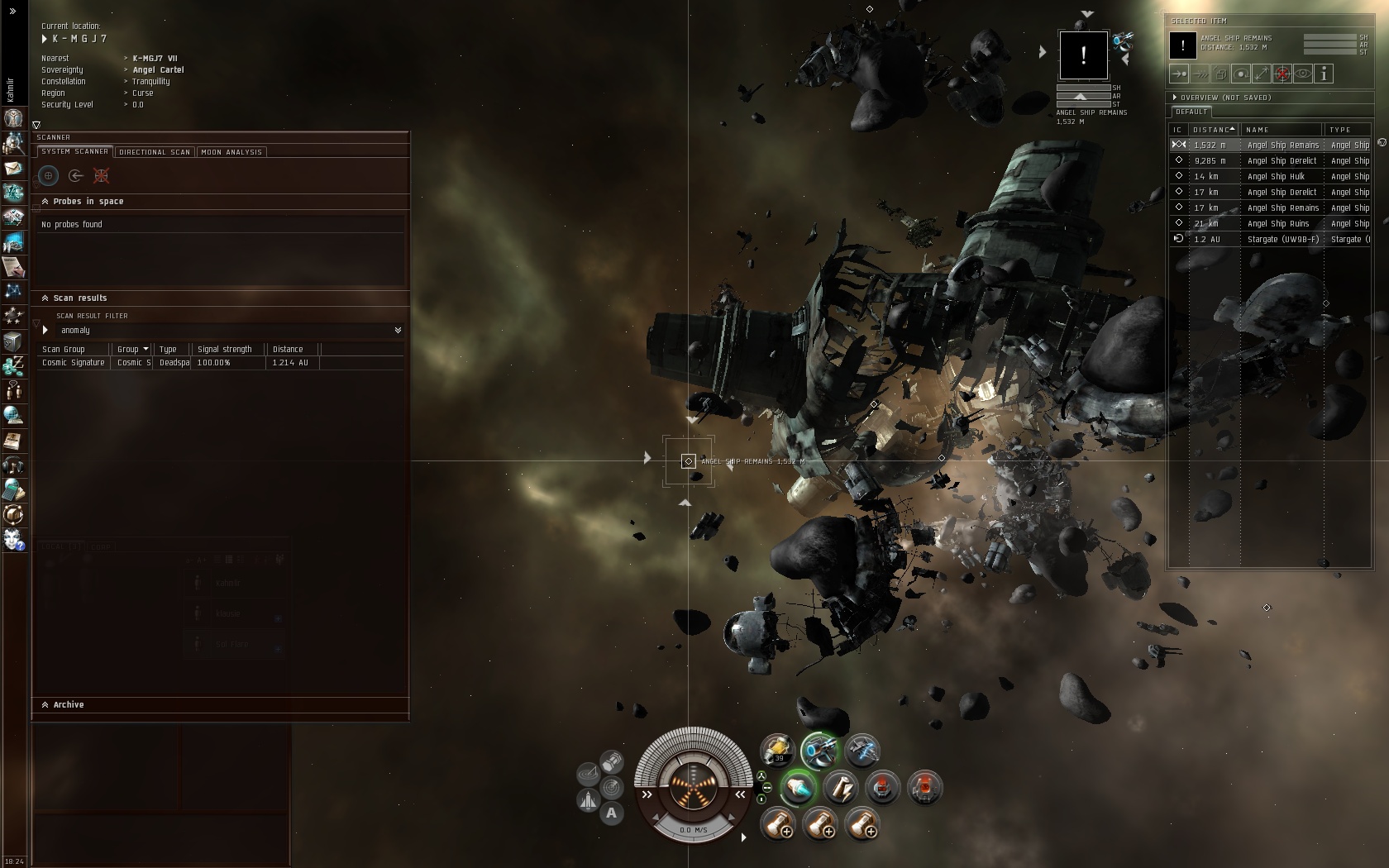Open the Moon Analysis tab
Screen dimensions: 1389x868
coord(231,152)
